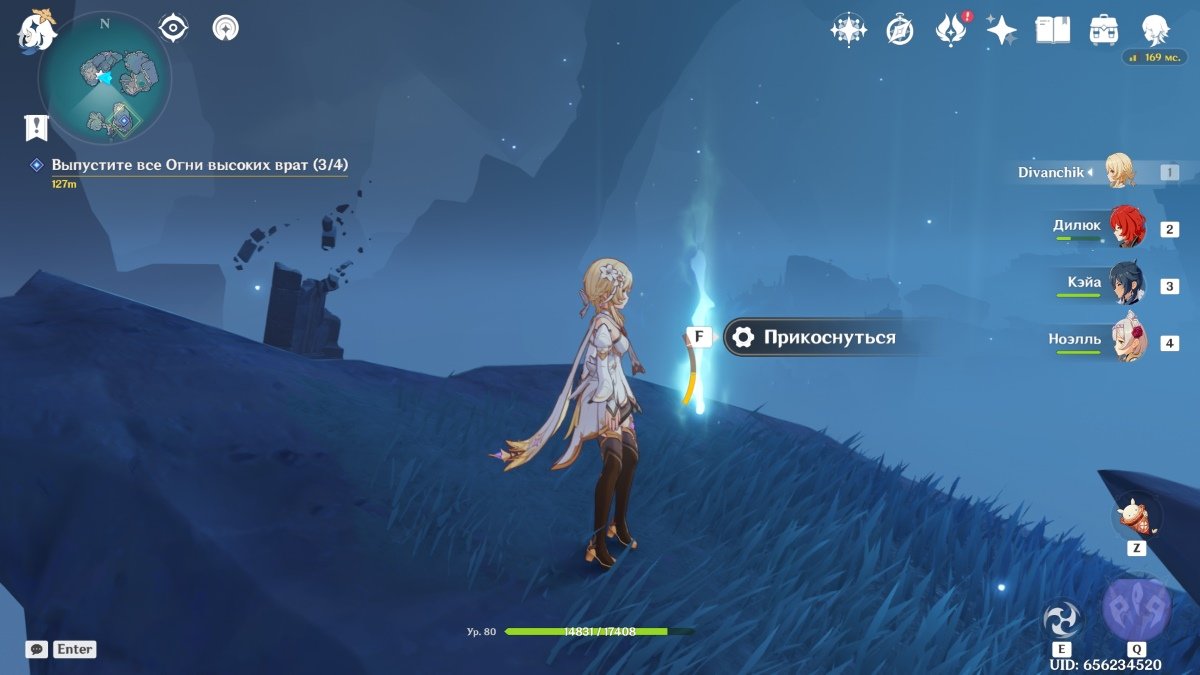This screenshot has height=675, width=1200.
Task: Select the high gate lights quest tracker
Action: (x=199, y=165)
